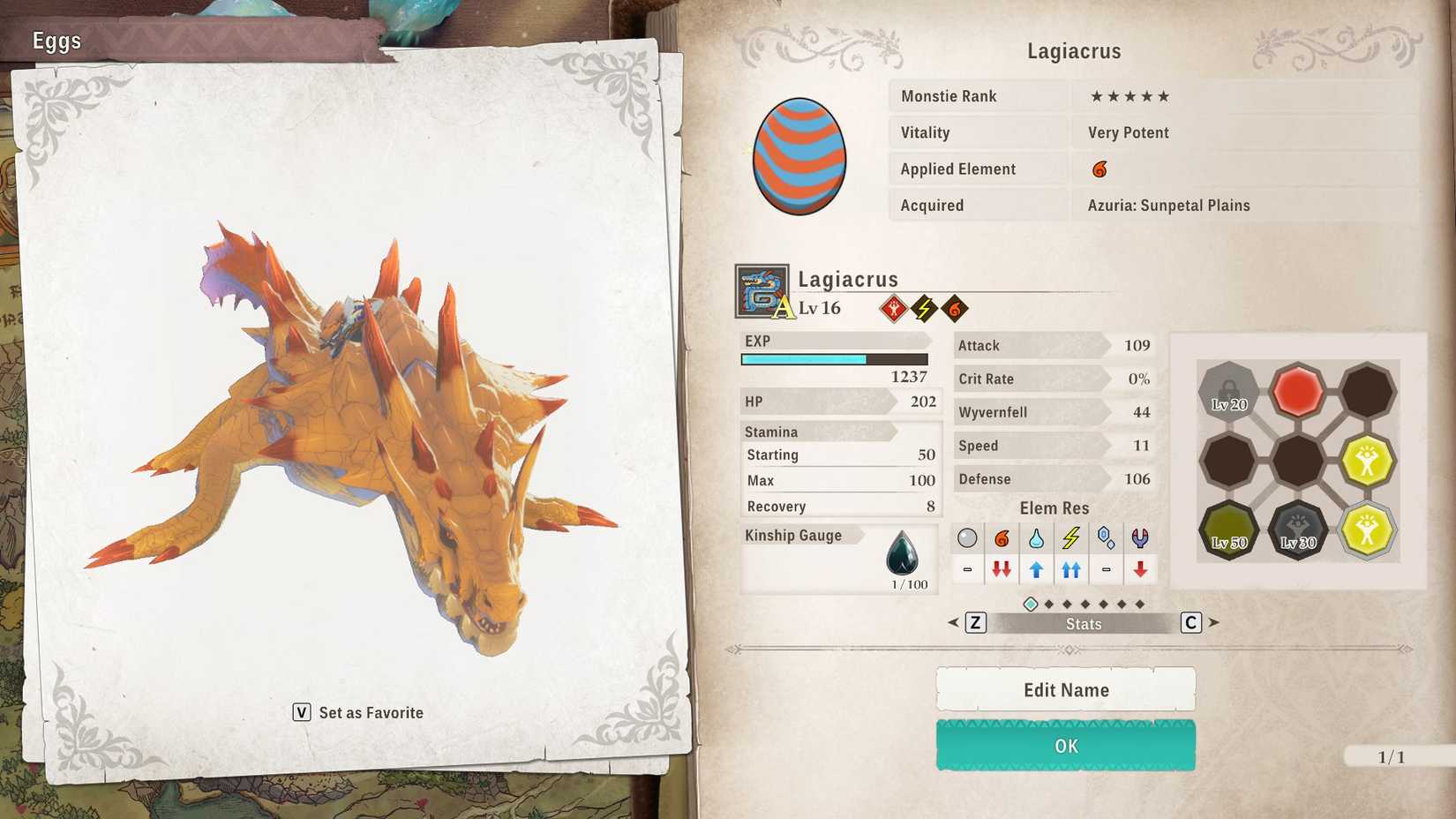Click the EXP progress bar

click(x=833, y=359)
